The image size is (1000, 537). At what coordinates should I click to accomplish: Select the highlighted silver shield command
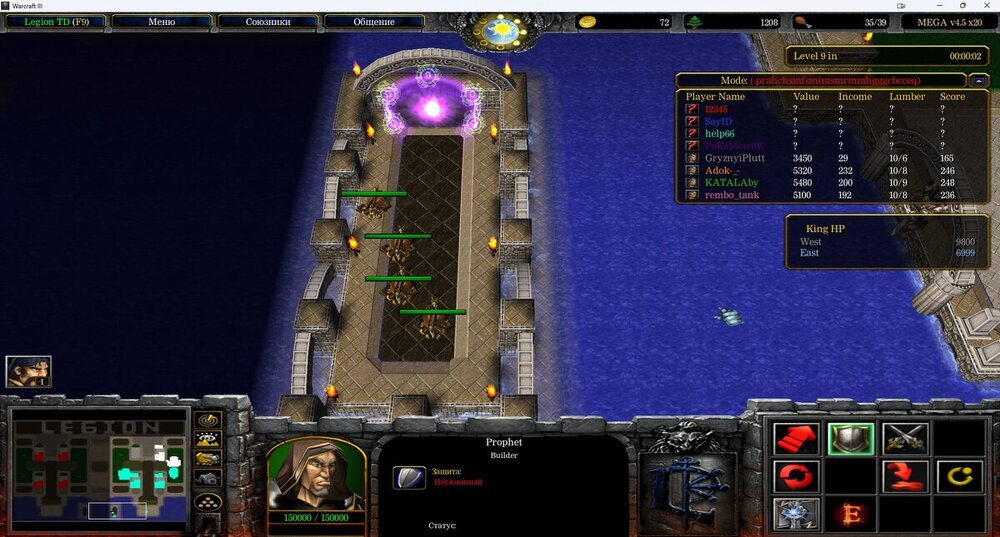coord(851,439)
